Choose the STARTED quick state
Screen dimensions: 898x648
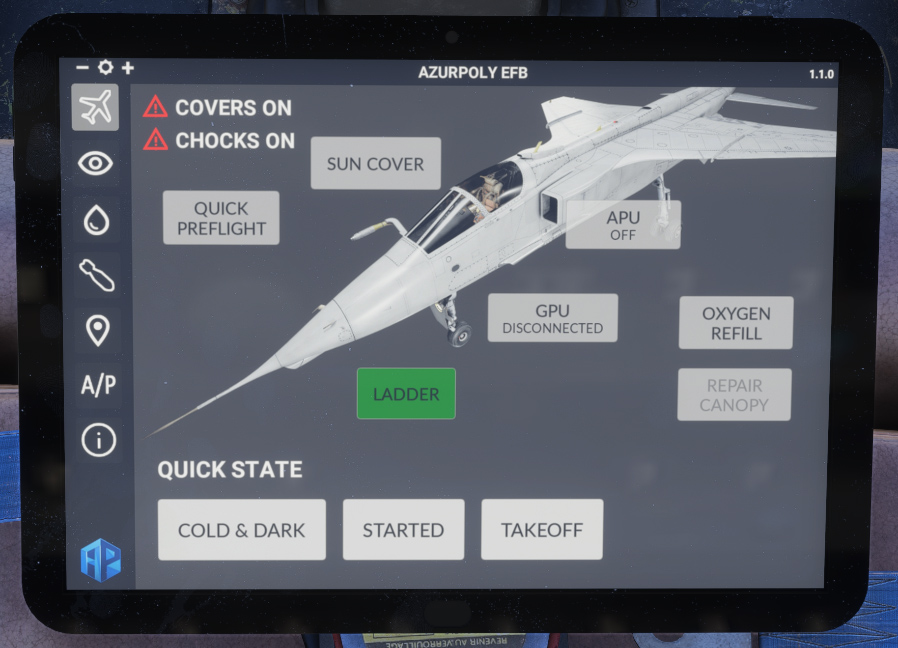(x=403, y=530)
